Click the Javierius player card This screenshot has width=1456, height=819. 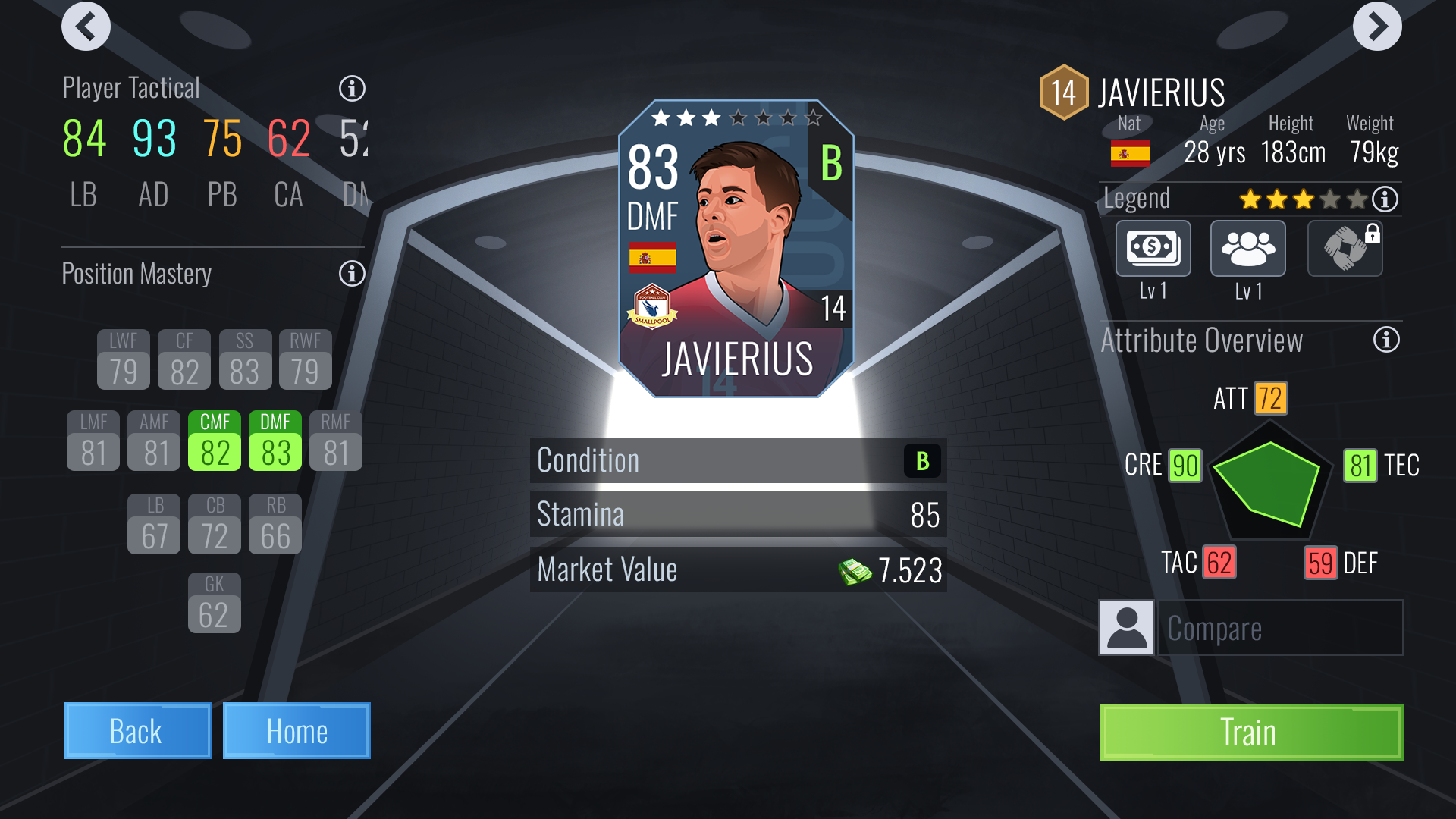736,249
